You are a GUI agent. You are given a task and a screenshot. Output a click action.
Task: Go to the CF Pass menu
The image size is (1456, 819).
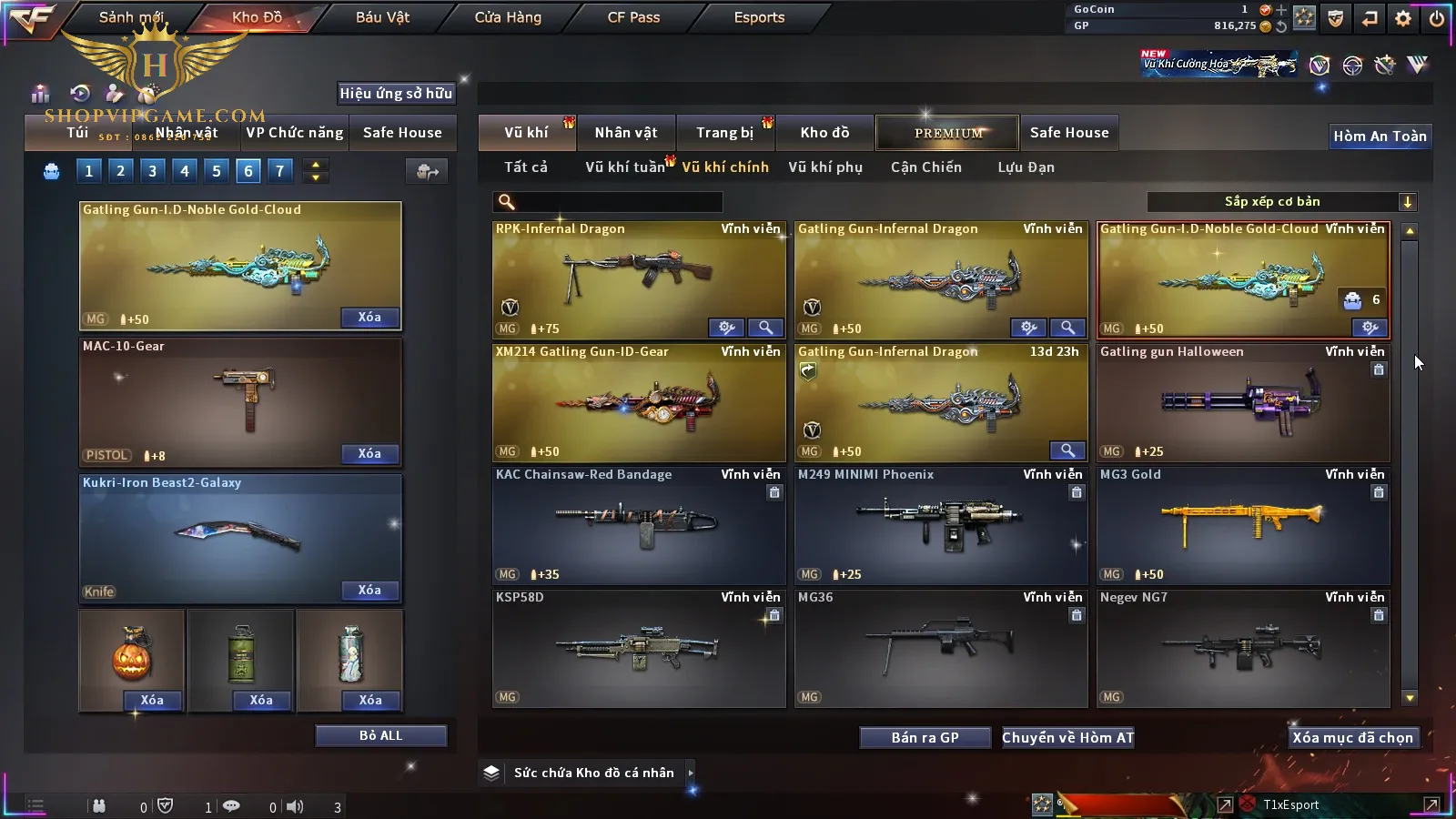pyautogui.click(x=633, y=17)
